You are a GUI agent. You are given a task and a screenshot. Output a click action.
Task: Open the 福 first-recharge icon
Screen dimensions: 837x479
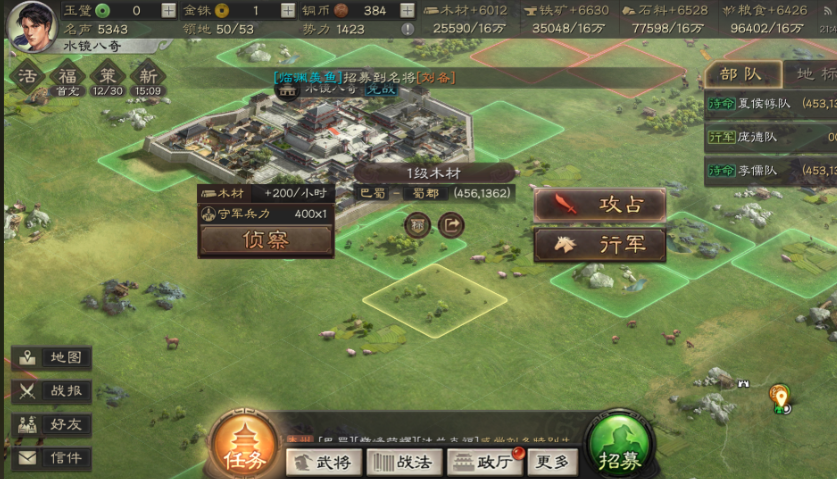pyautogui.click(x=68, y=76)
